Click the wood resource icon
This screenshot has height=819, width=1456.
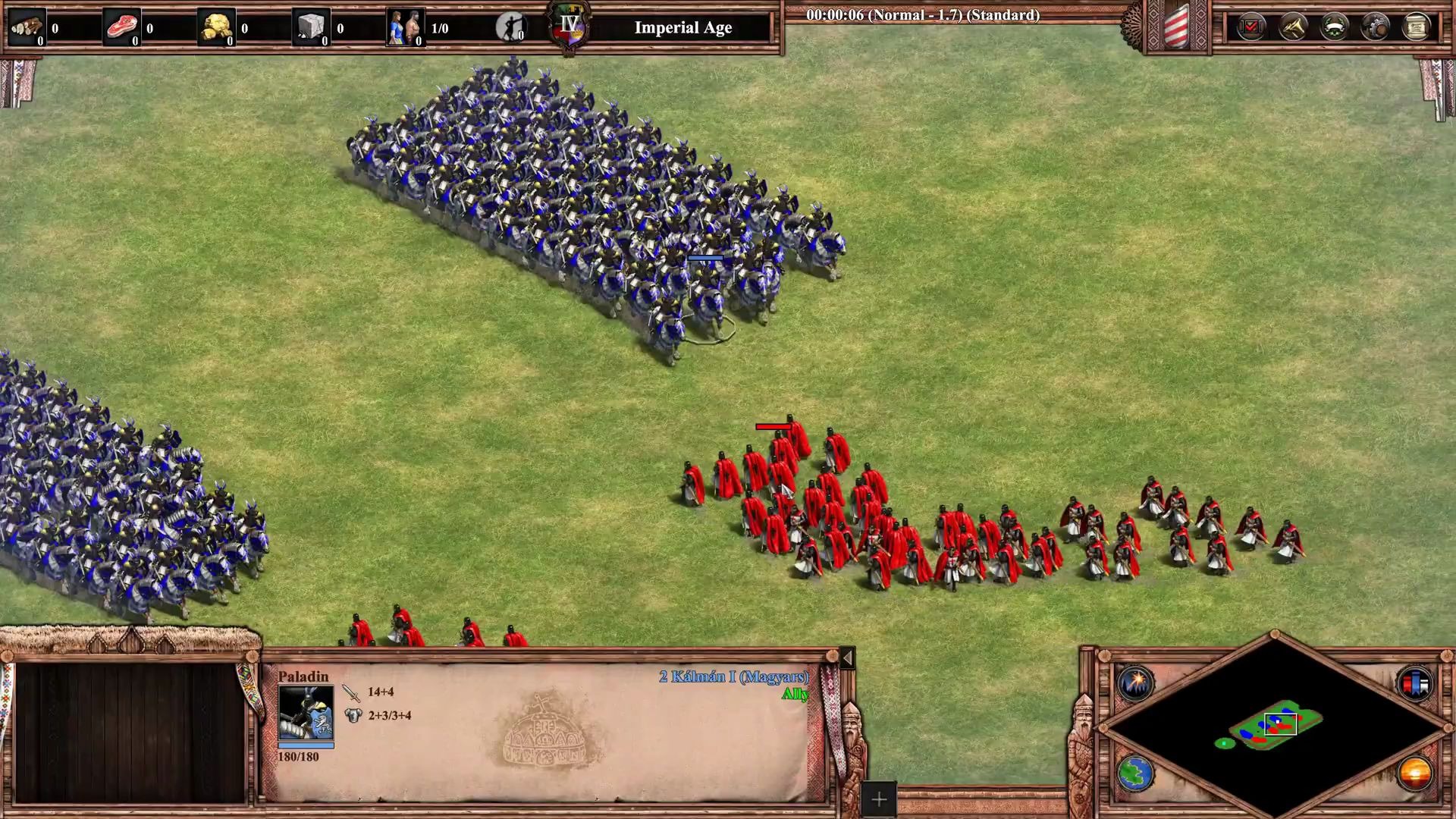click(27, 28)
